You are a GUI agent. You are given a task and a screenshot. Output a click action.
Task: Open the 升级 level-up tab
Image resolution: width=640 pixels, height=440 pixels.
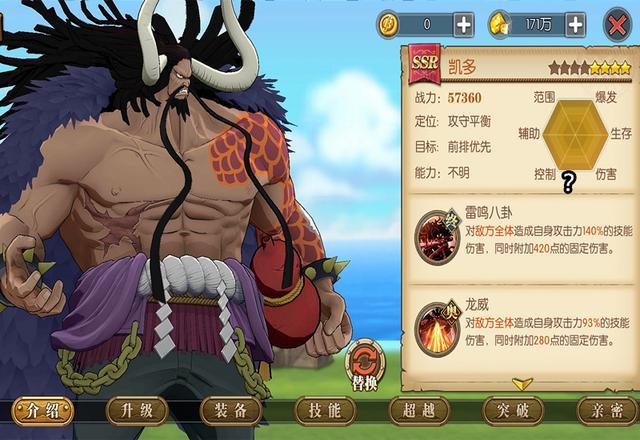[136, 411]
